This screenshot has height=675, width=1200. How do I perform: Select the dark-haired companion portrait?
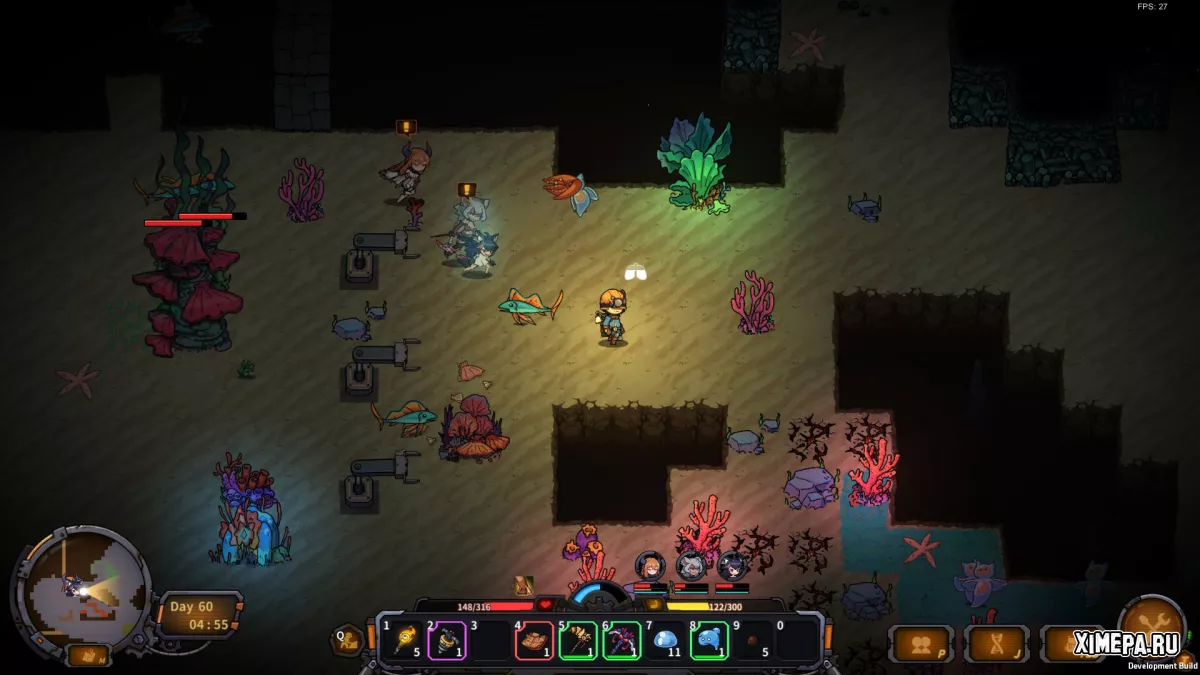[731, 566]
